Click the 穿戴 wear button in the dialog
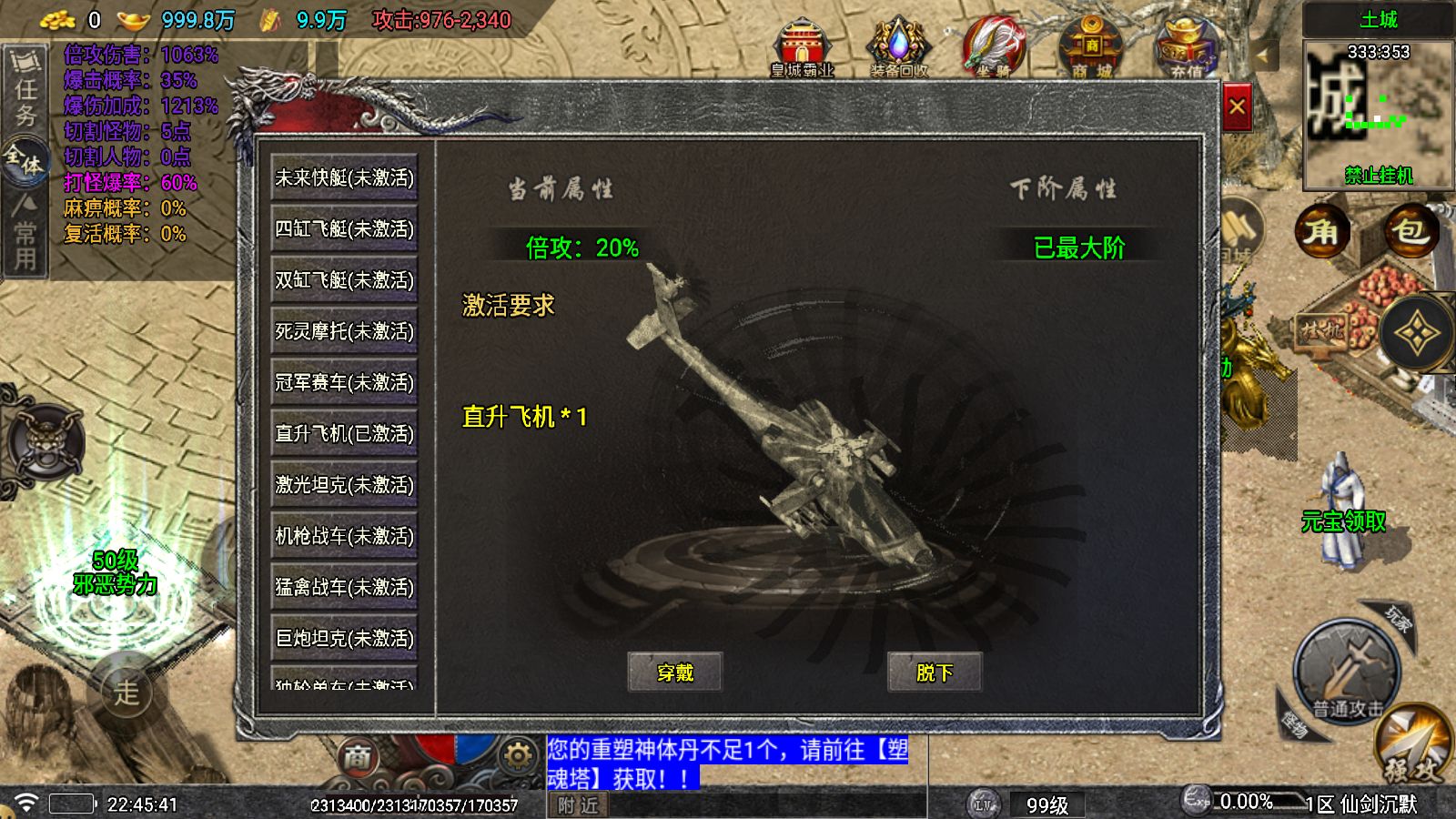This screenshot has width=1456, height=819. coord(675,672)
